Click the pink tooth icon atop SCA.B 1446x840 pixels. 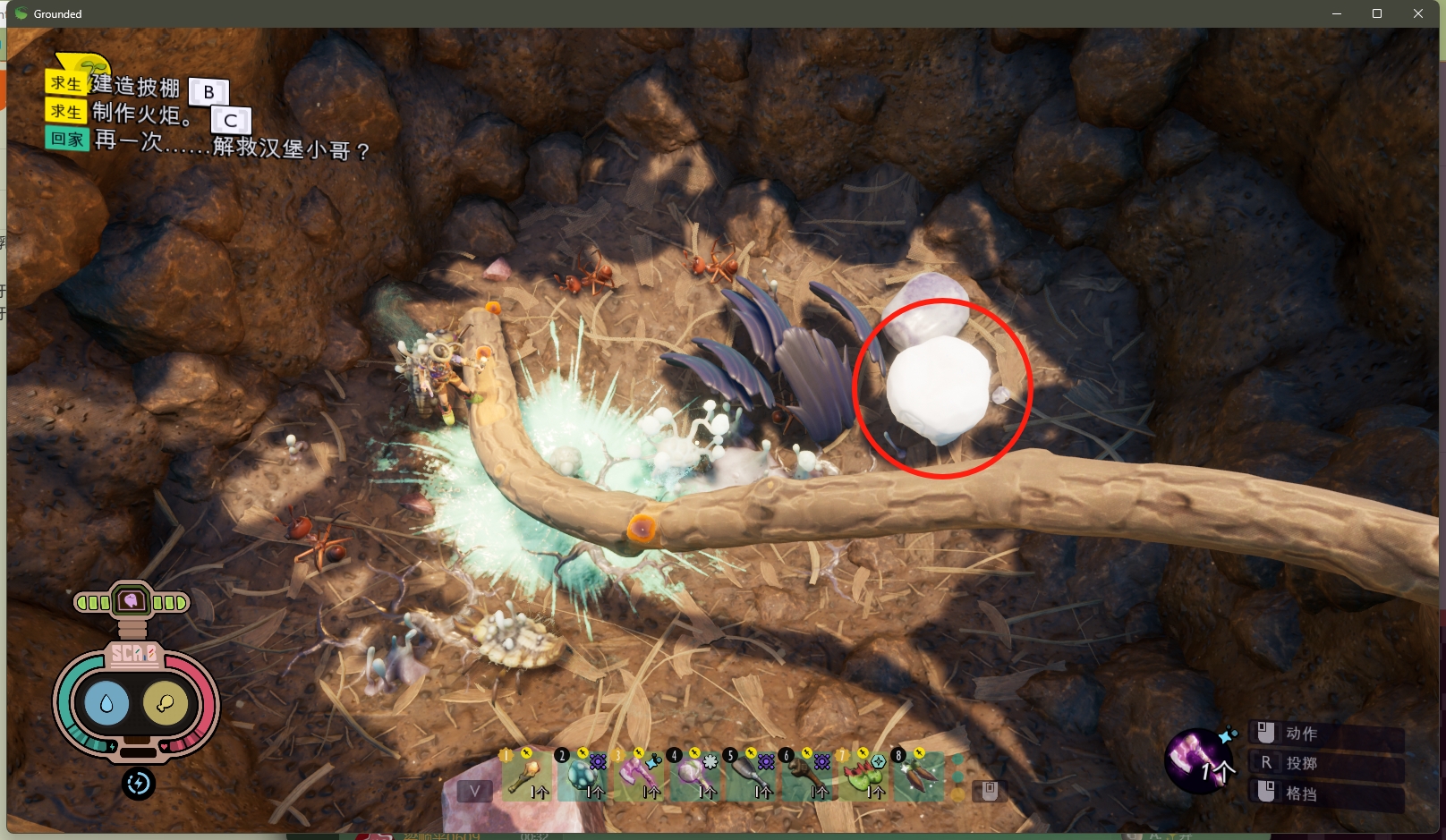132,601
